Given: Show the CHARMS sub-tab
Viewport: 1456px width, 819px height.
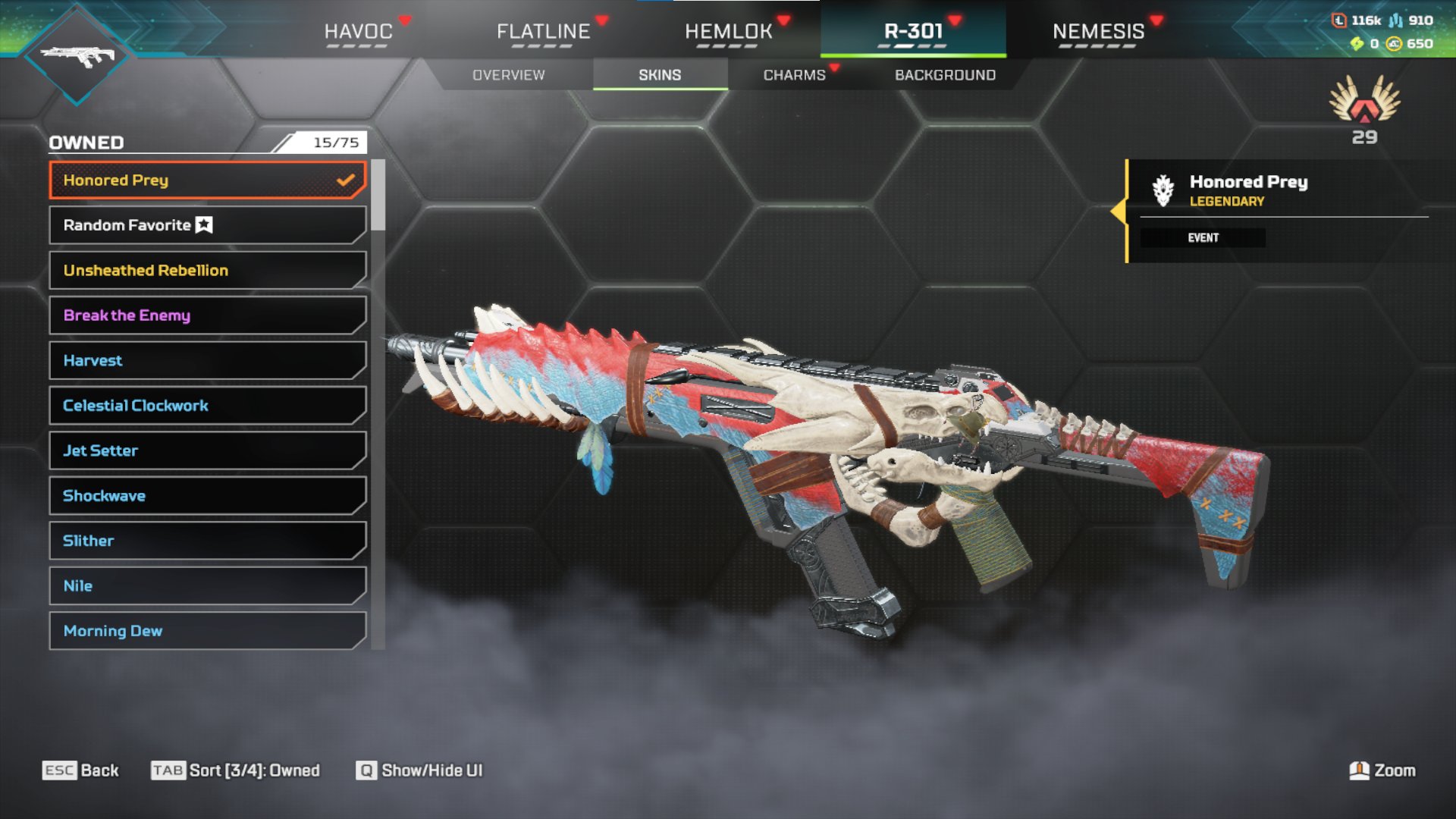Looking at the screenshot, I should point(794,75).
